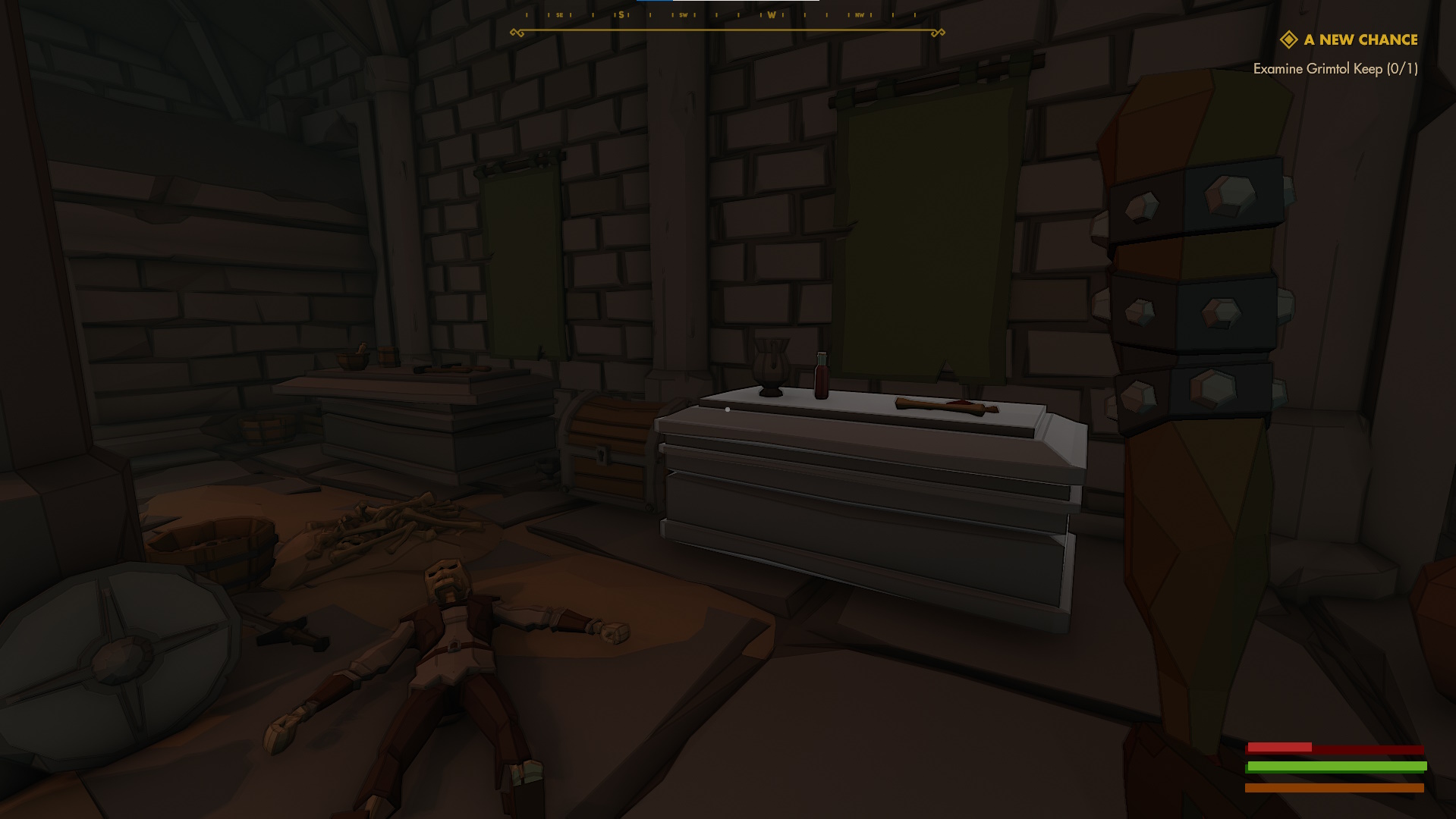Click the Examine Grimtol Keep objective
This screenshot has height=819, width=1456.
point(1335,69)
